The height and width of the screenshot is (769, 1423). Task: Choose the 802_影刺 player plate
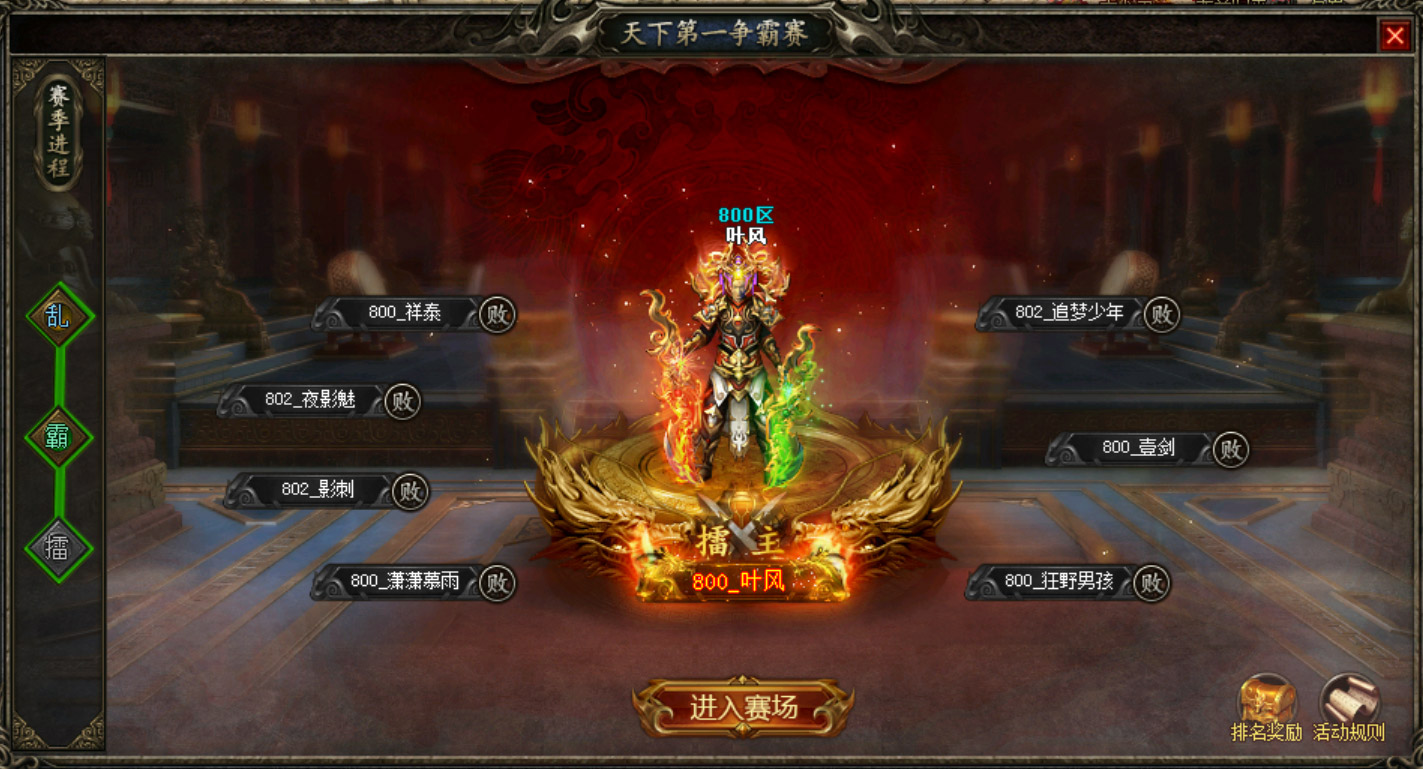pos(317,491)
